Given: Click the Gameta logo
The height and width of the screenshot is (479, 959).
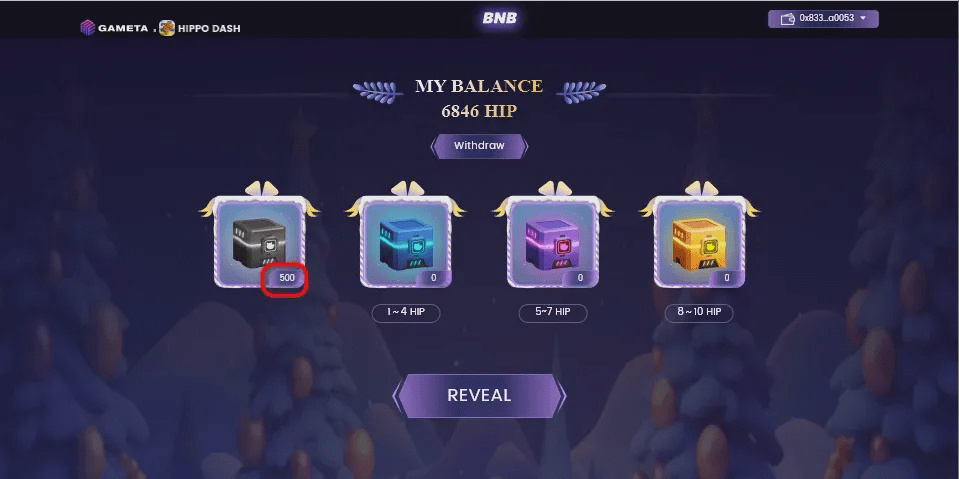Looking at the screenshot, I should (114, 28).
